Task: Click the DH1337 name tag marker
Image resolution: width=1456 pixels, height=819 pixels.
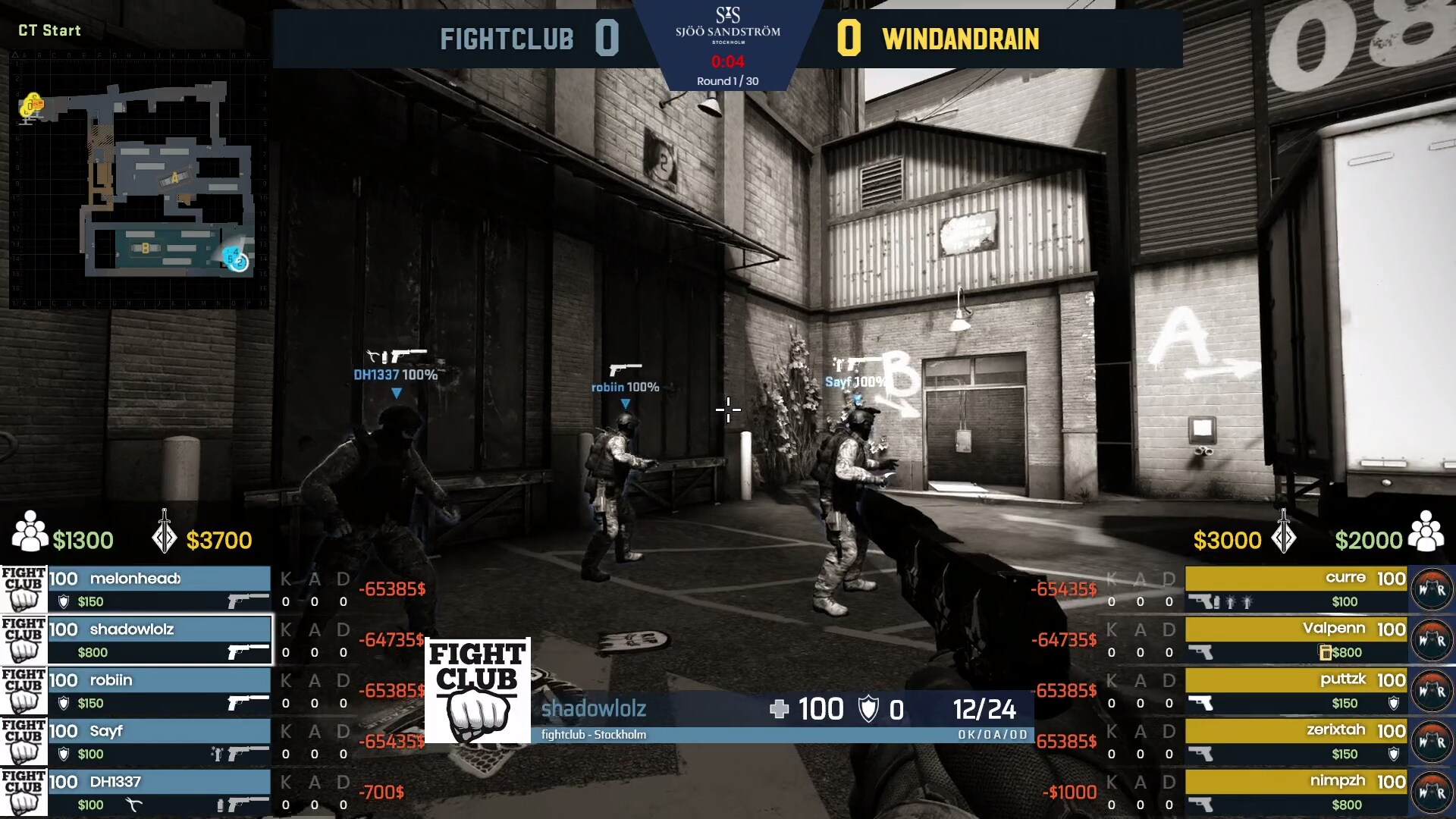Action: [x=395, y=375]
